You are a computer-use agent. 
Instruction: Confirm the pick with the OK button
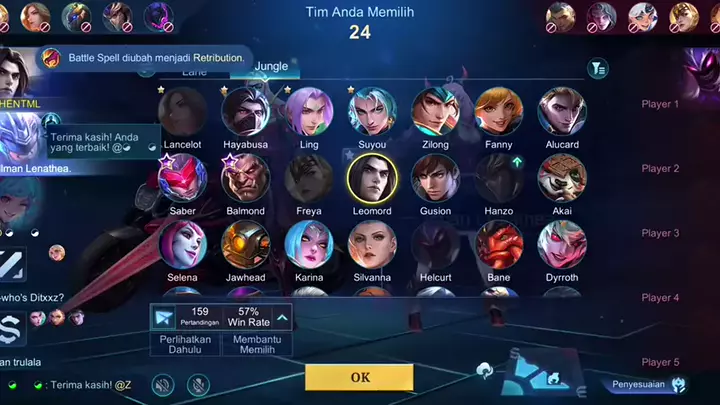pos(359,377)
